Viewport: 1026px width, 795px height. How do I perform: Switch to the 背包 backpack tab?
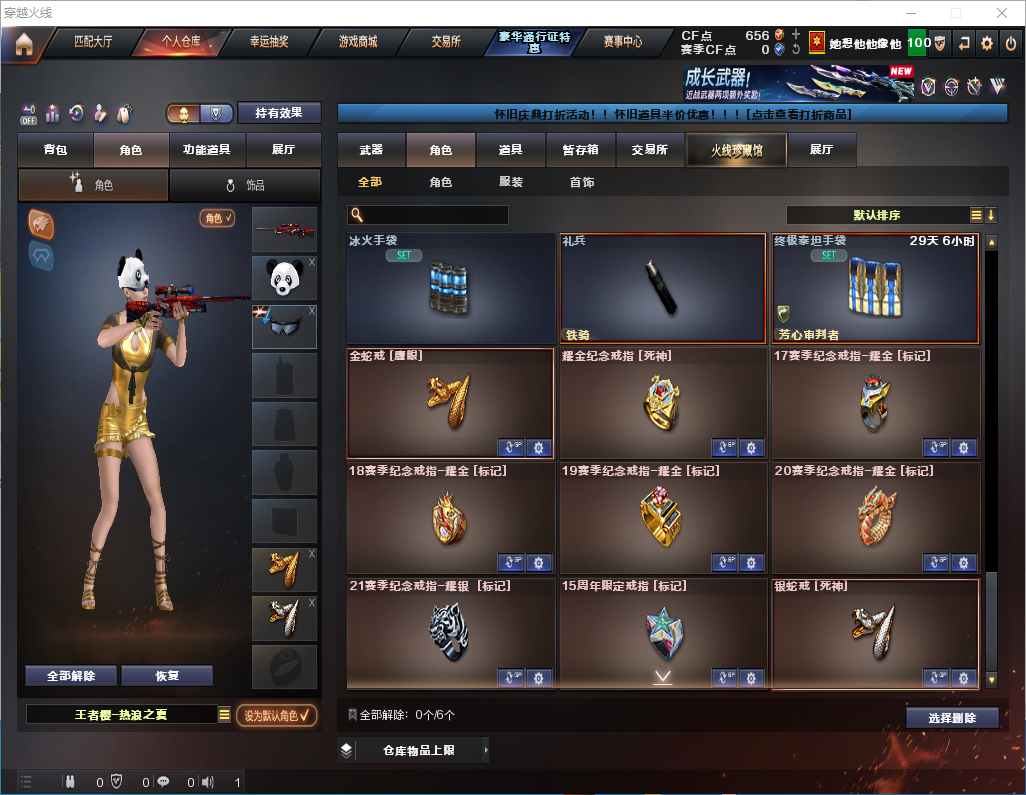55,150
